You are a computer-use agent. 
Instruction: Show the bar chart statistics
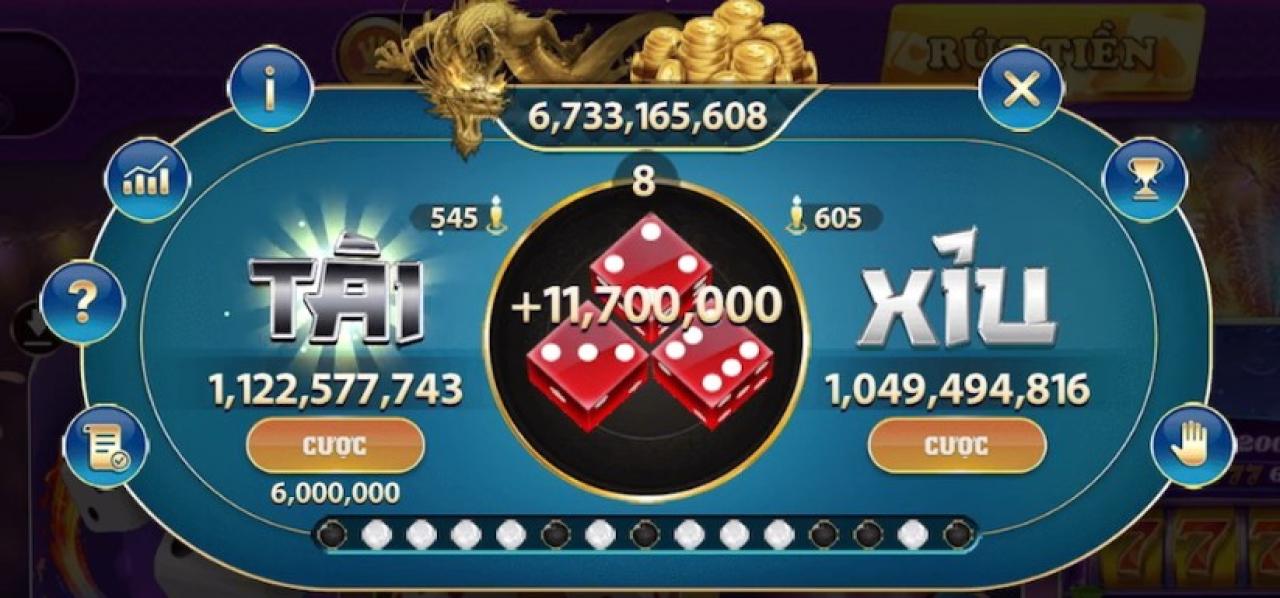point(147,180)
